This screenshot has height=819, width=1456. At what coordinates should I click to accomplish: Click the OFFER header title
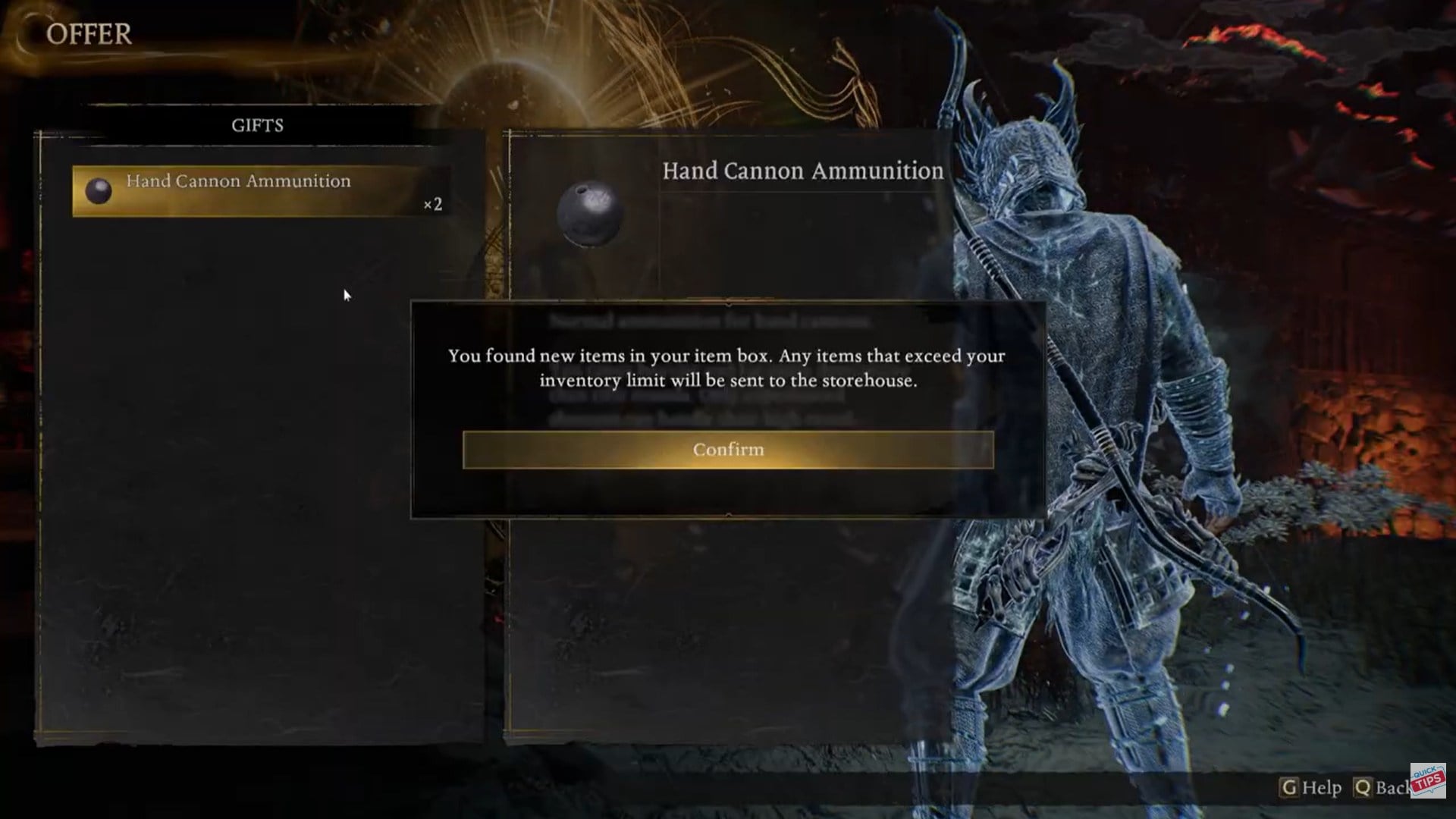tap(89, 32)
